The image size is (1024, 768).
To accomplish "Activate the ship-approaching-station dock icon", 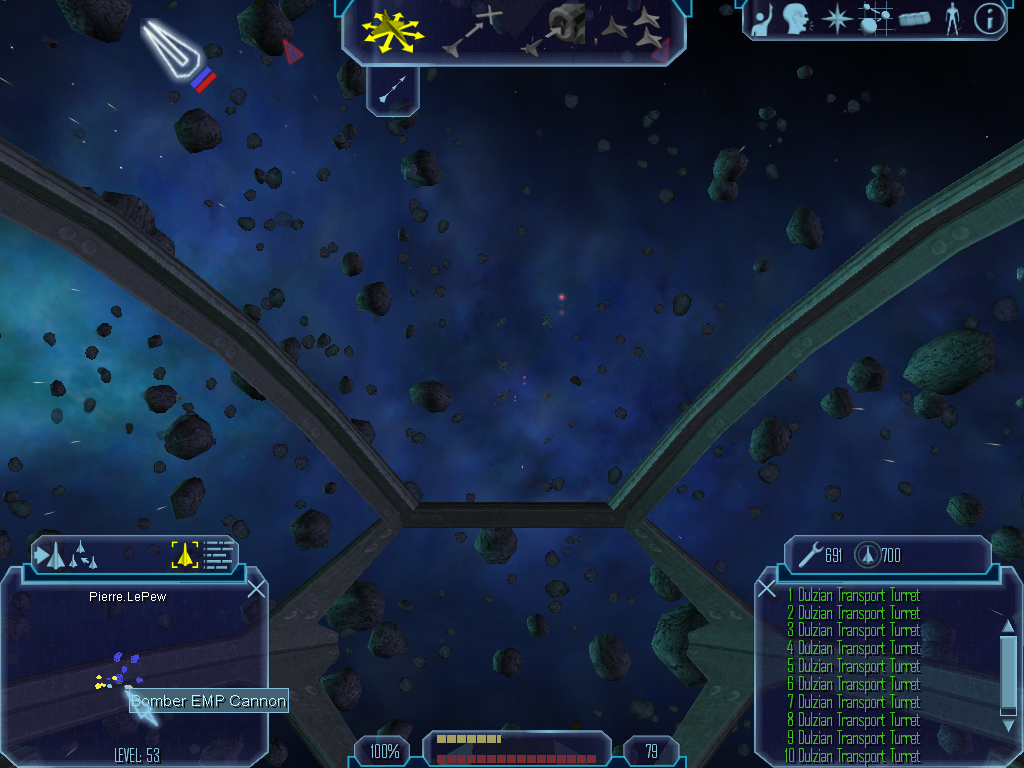I will coord(555,28).
